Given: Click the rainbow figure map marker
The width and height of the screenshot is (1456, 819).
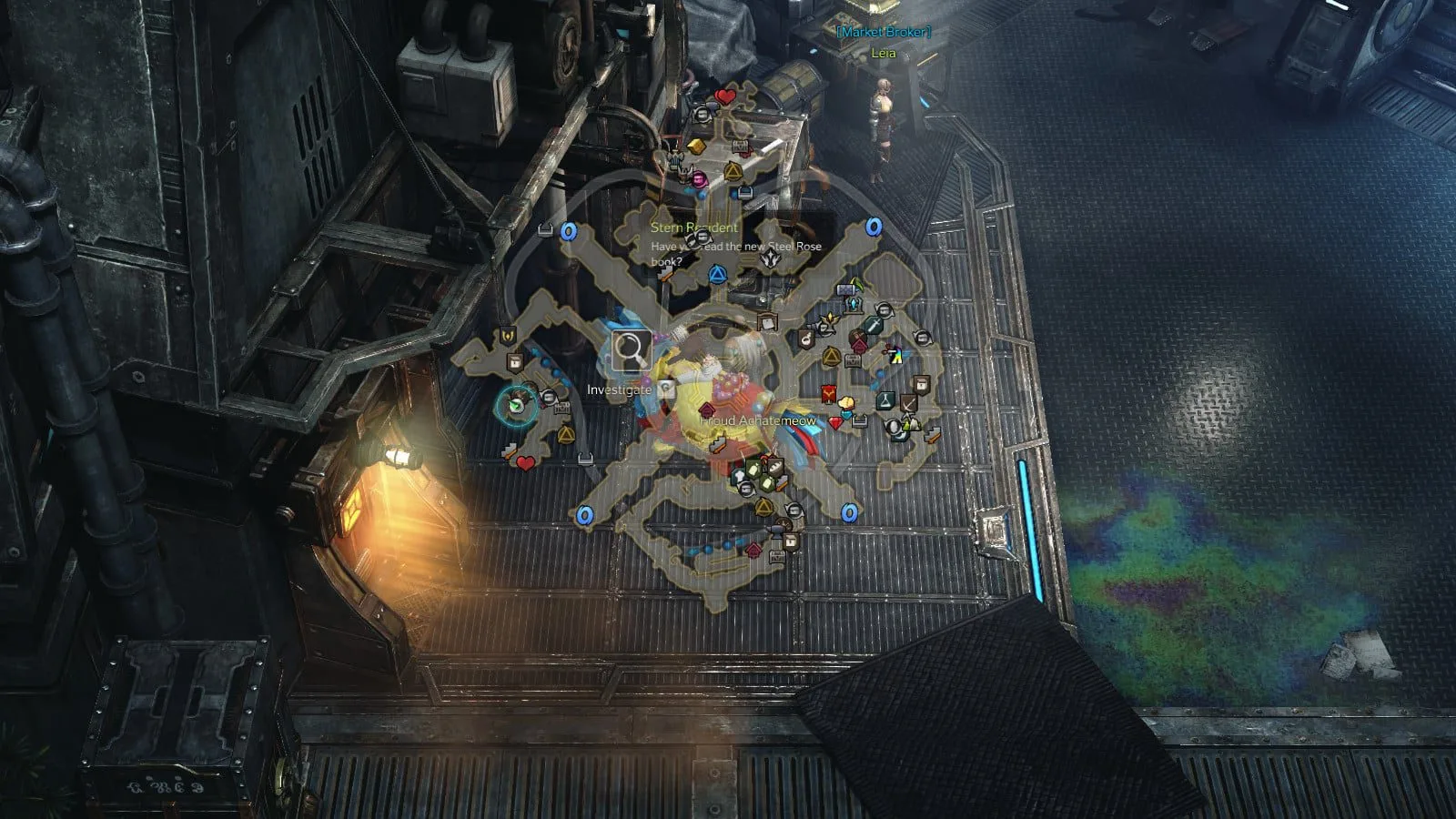Looking at the screenshot, I should point(896,356).
